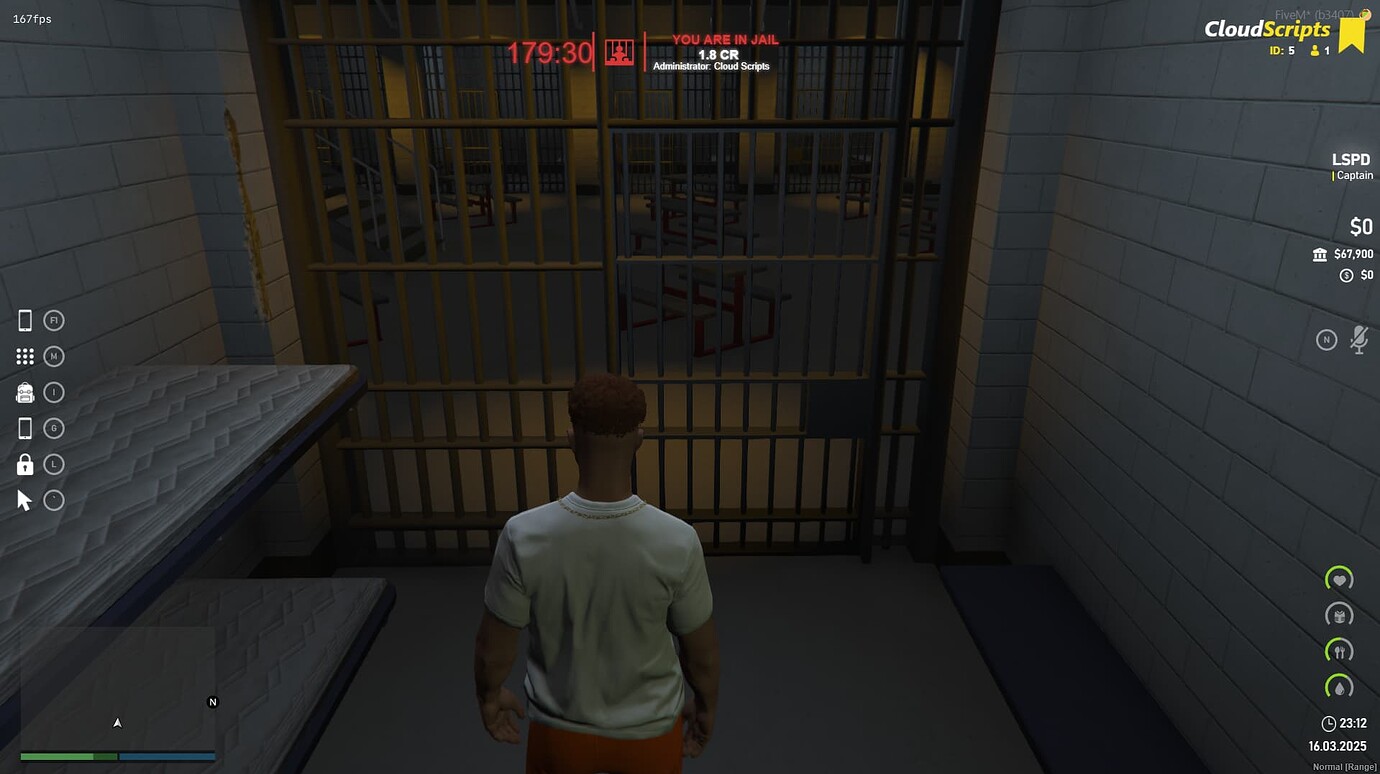This screenshot has width=1380, height=774.
Task: Open the phone using the F1 icon
Action: [x=25, y=319]
